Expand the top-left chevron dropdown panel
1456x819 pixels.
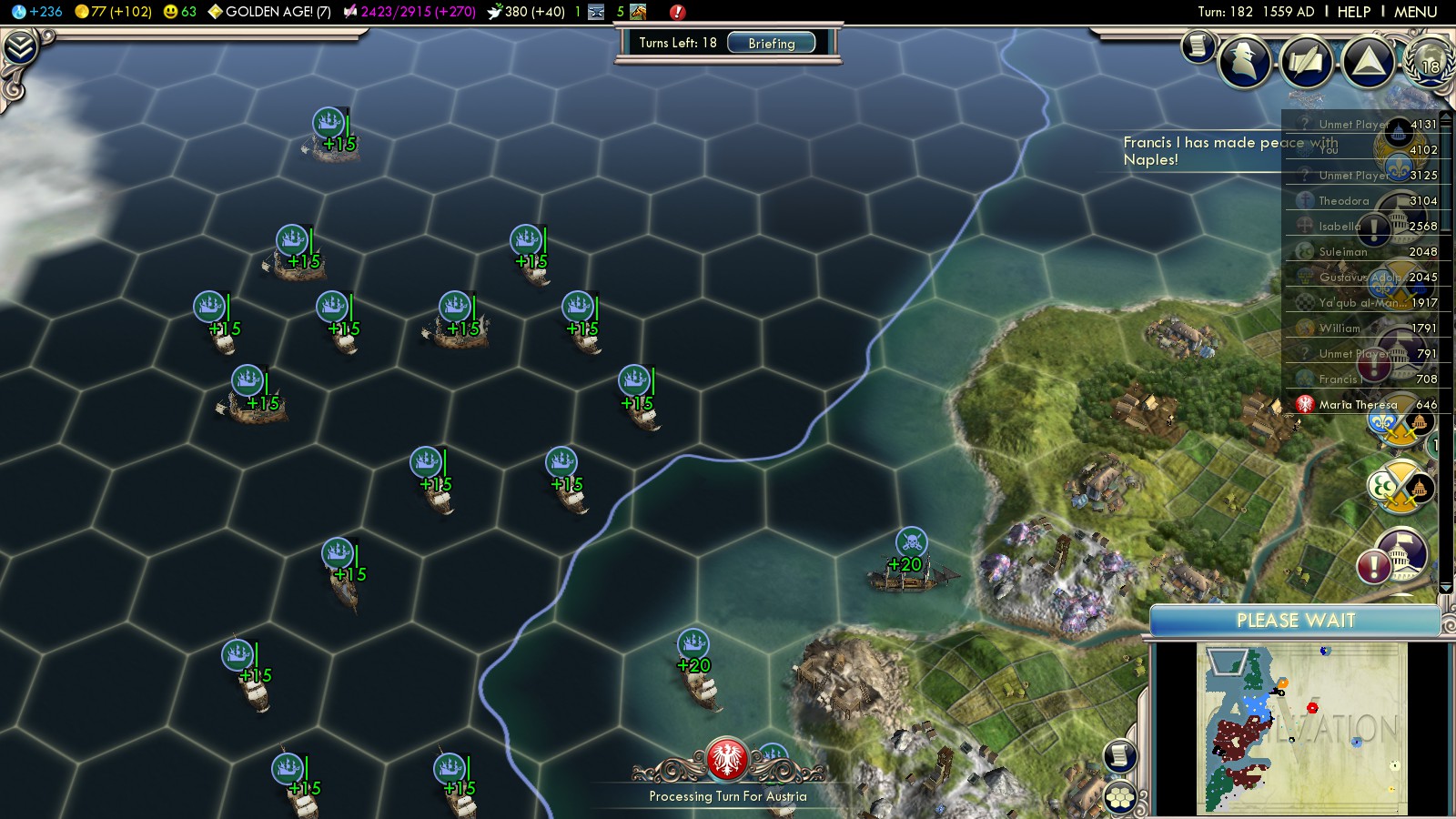click(20, 47)
